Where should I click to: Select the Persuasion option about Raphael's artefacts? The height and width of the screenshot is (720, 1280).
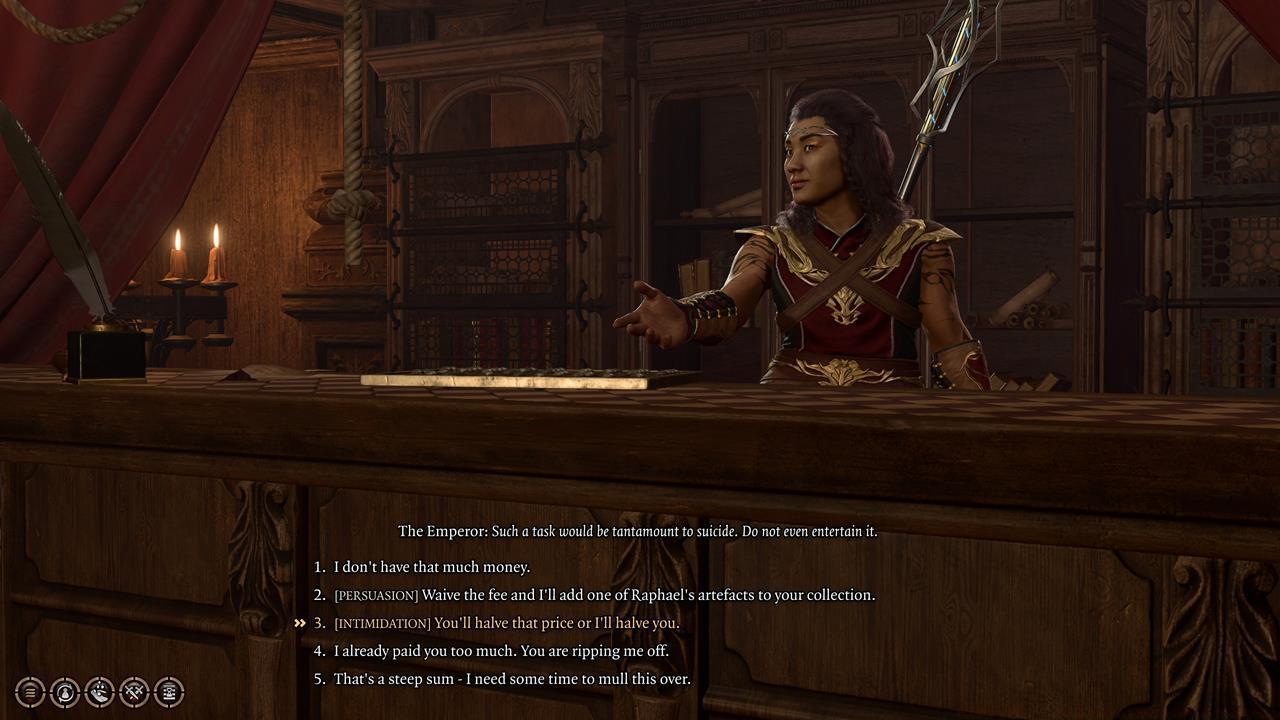604,595
